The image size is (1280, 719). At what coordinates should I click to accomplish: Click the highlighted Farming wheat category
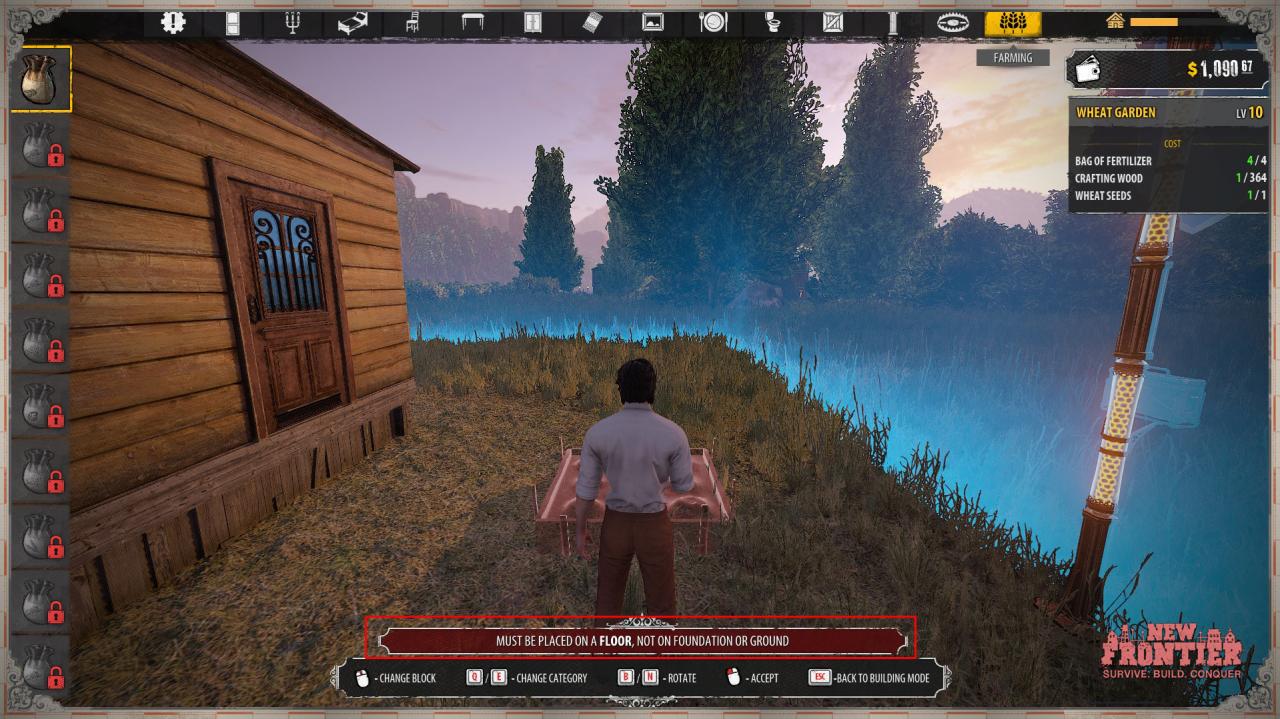(1012, 23)
